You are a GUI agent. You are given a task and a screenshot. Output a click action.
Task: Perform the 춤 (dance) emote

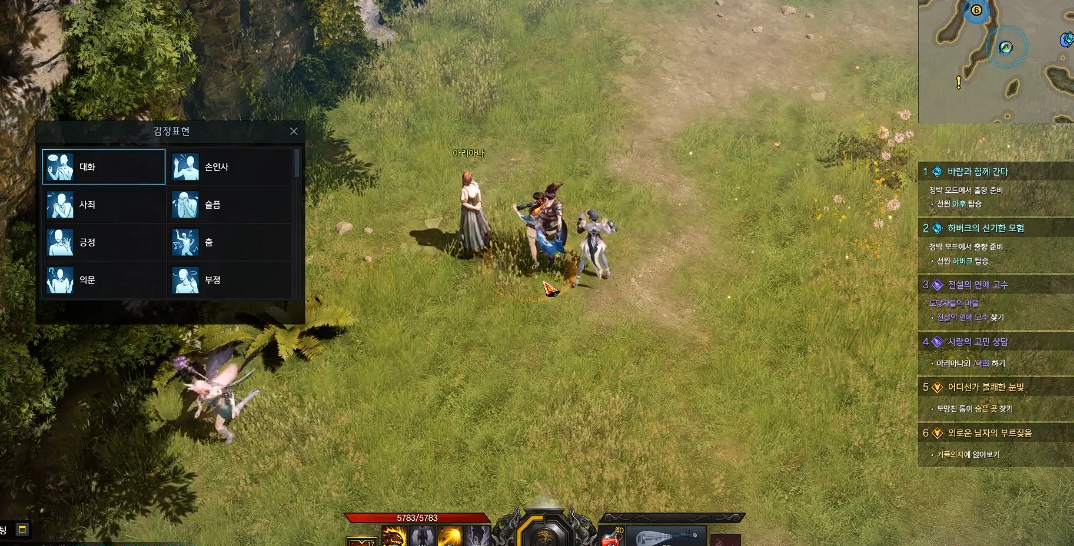click(x=229, y=243)
